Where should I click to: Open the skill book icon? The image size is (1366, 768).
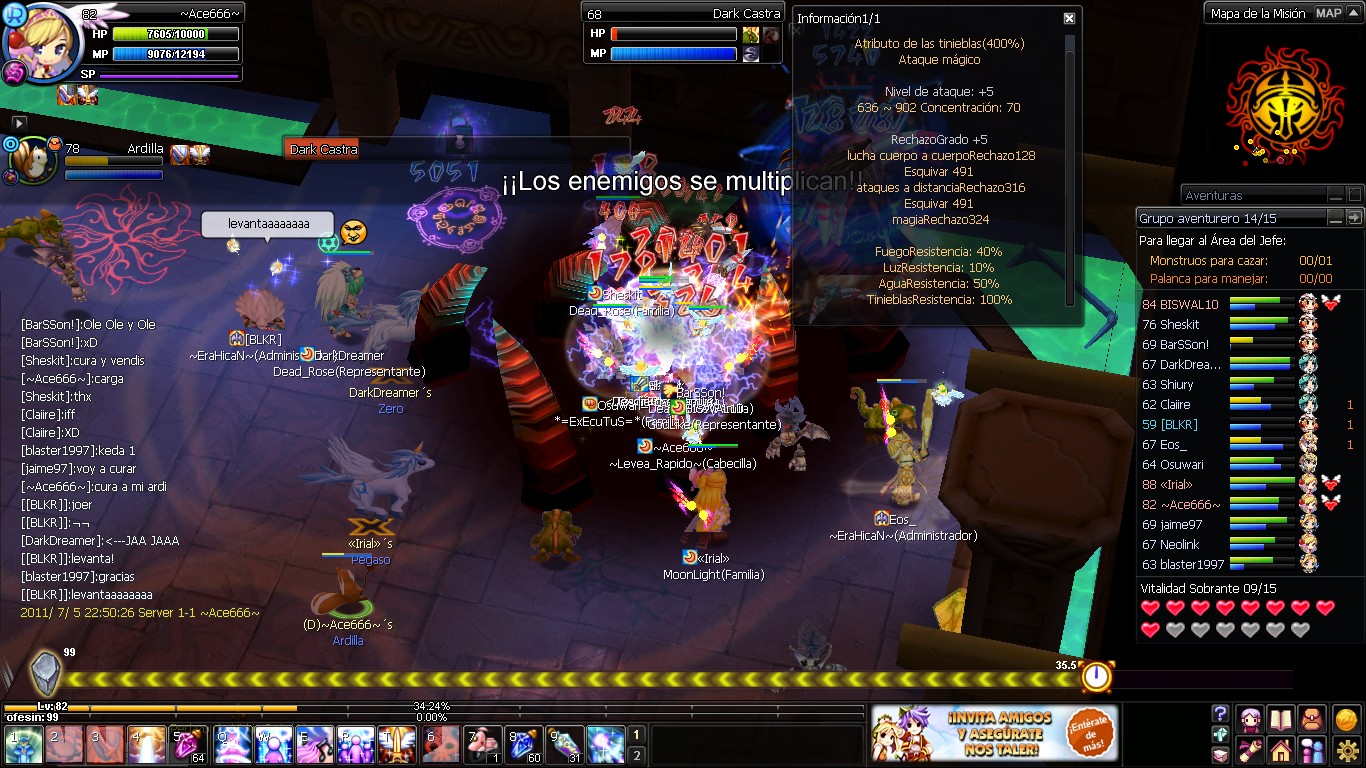1281,719
